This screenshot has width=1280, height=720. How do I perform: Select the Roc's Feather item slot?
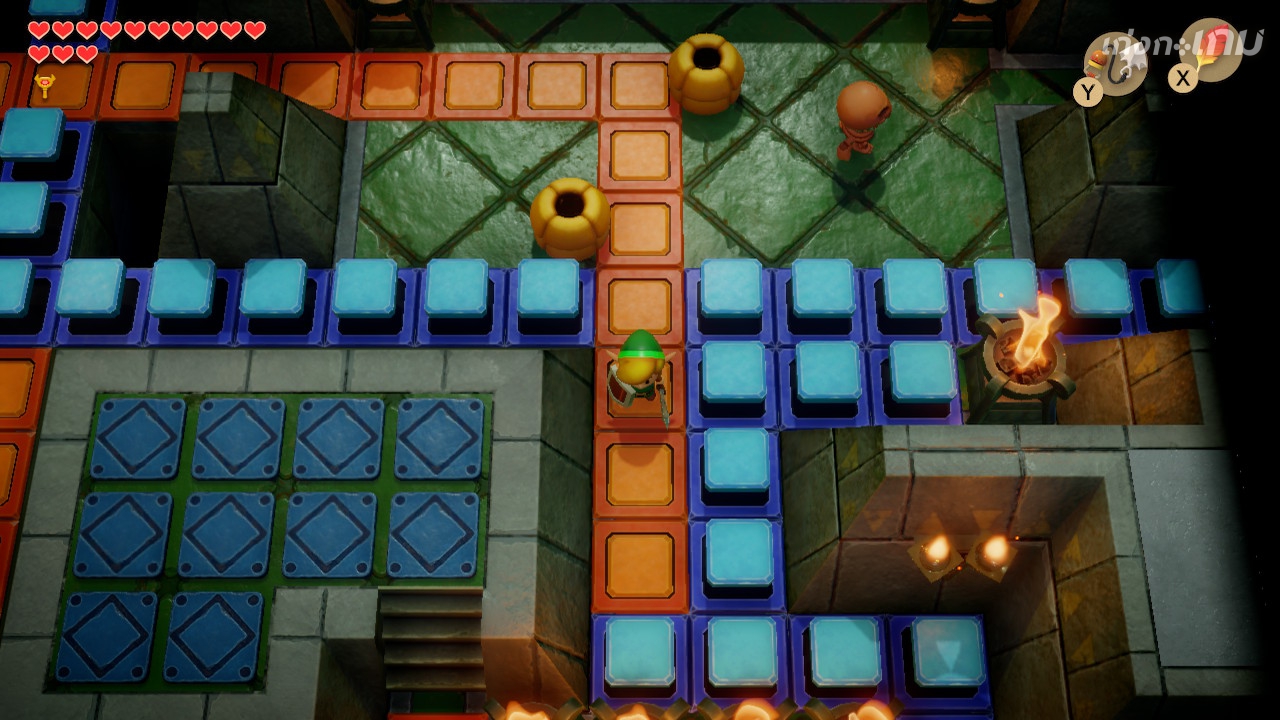tap(1212, 50)
